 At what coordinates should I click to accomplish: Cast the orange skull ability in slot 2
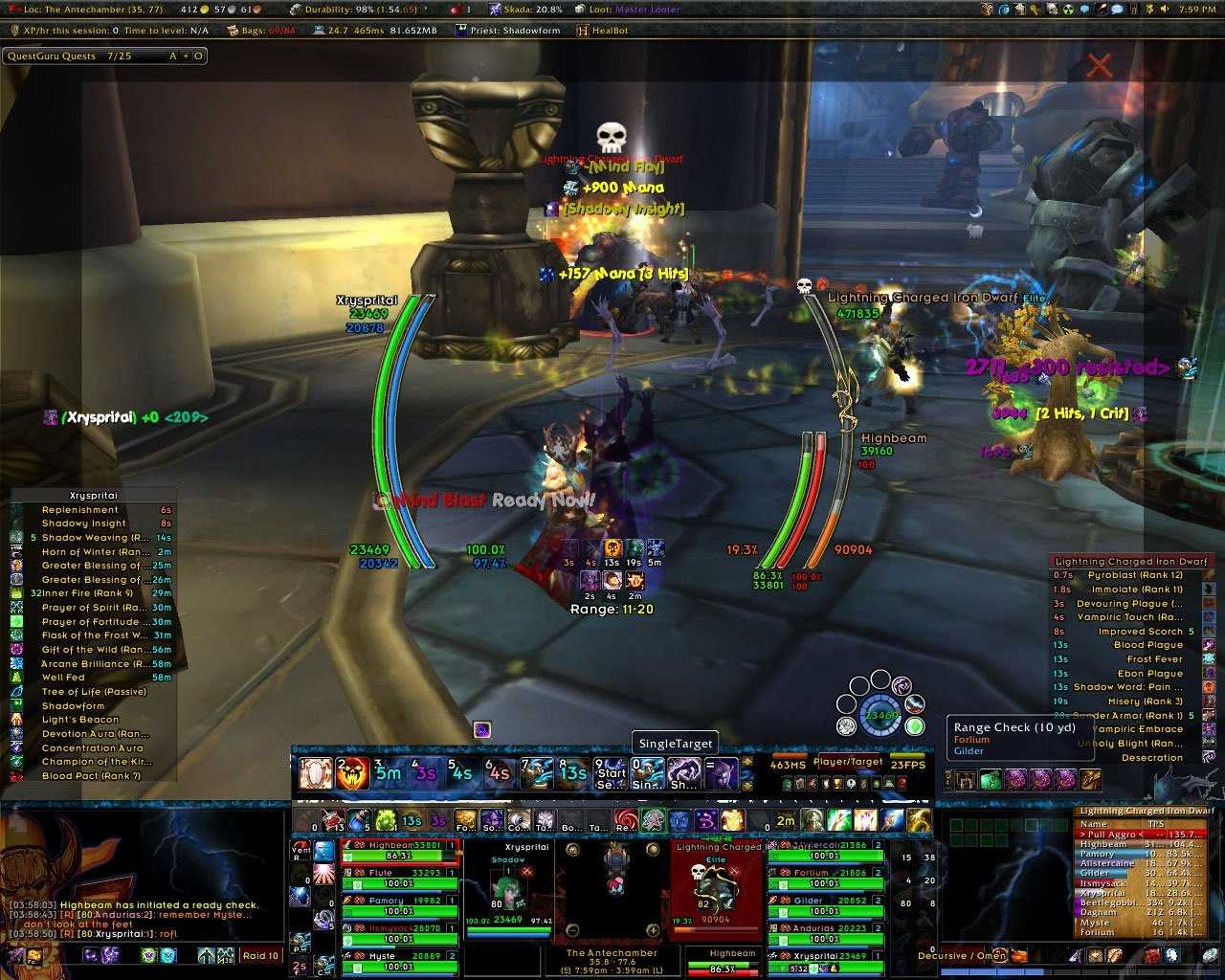click(x=352, y=772)
